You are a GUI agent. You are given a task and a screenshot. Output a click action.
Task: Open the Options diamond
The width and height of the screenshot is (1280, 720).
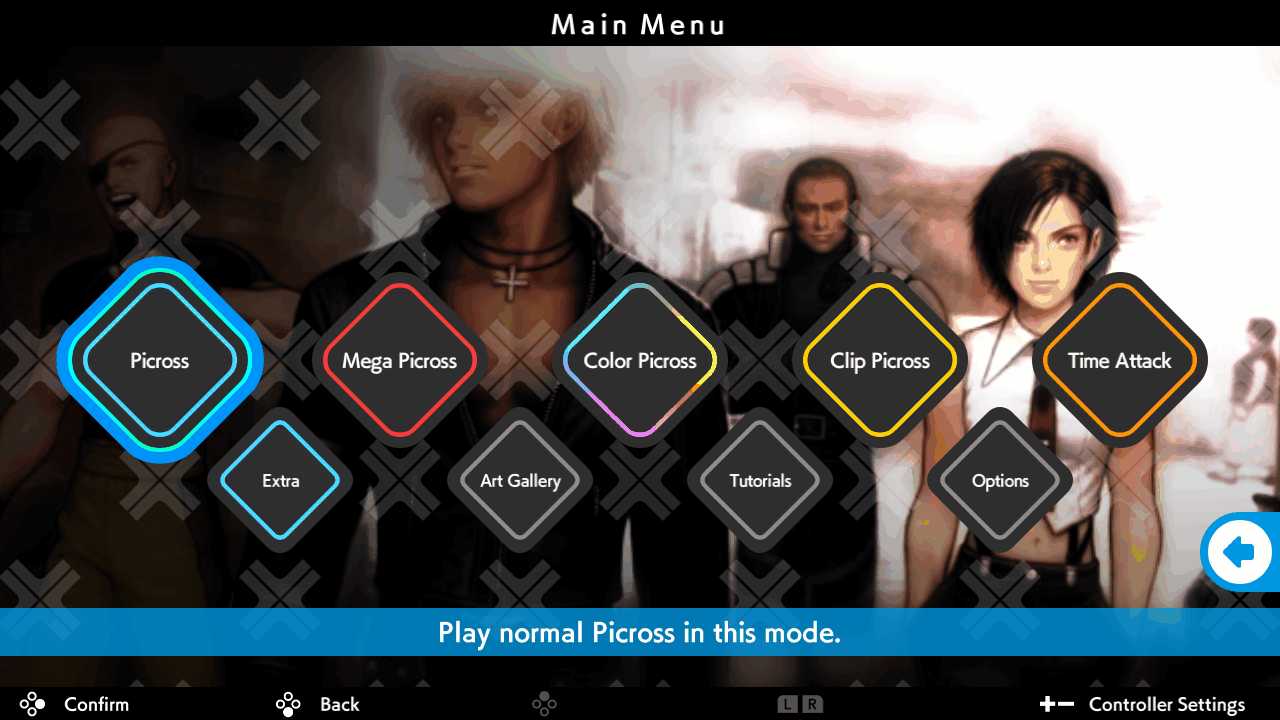click(999, 481)
